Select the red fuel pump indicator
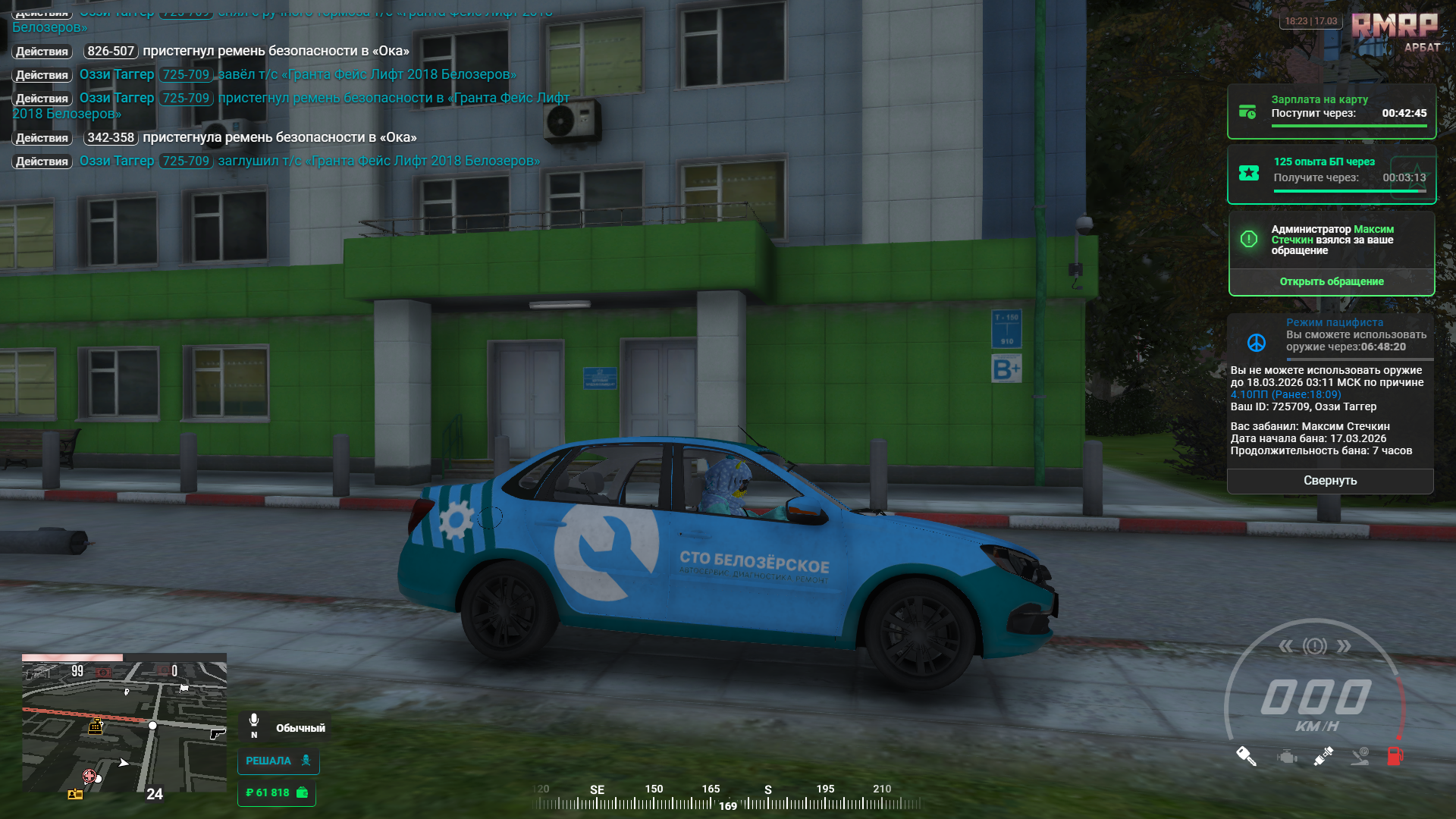 (x=1395, y=756)
